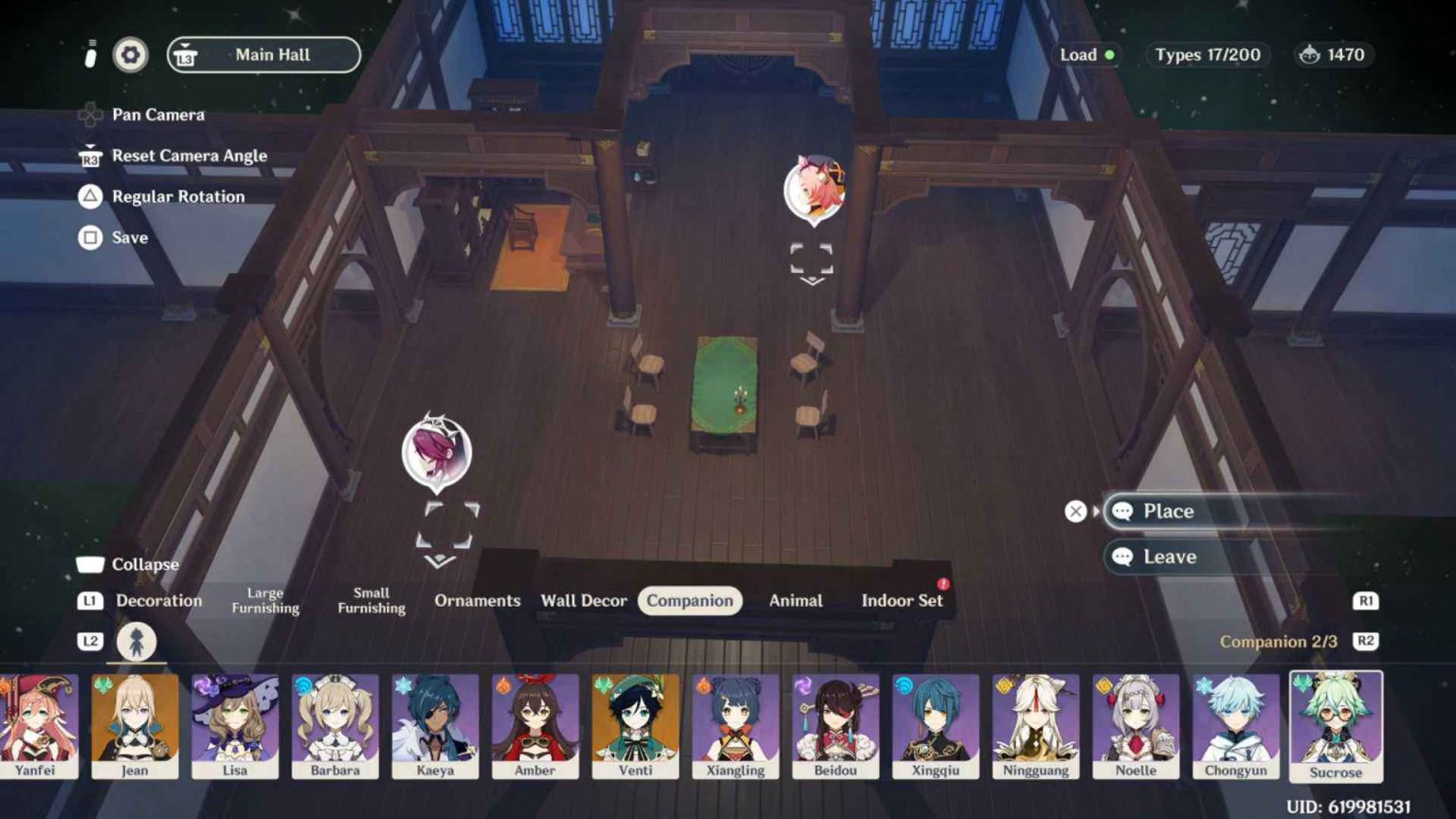
Task: Select Venti's companion thumbnail
Action: pyautogui.click(x=635, y=726)
